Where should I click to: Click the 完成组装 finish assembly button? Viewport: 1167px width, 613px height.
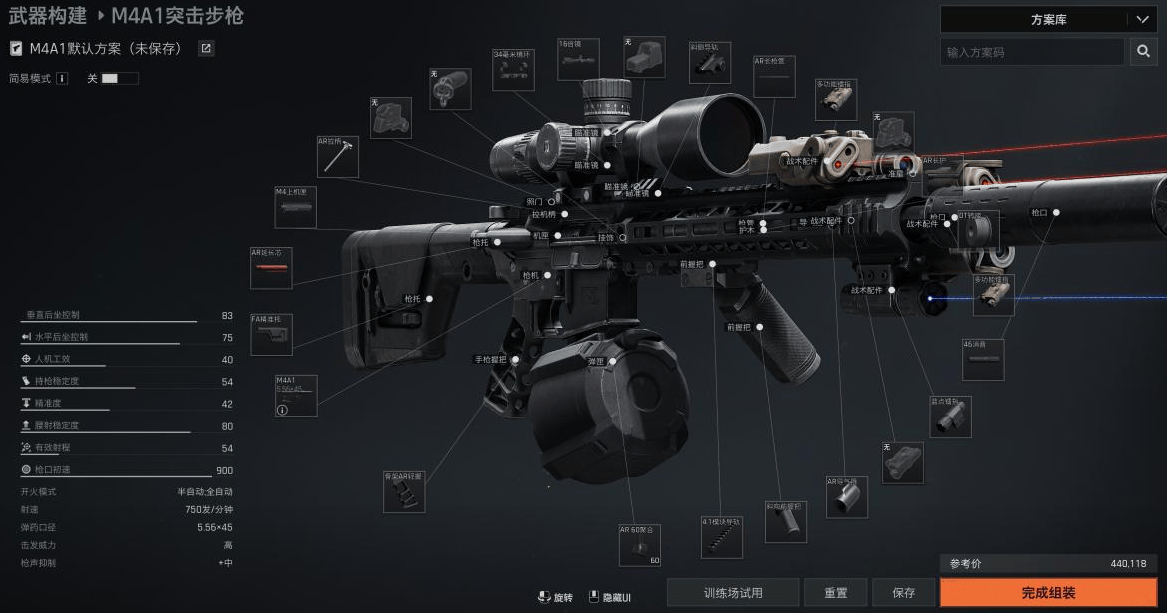(x=1048, y=593)
